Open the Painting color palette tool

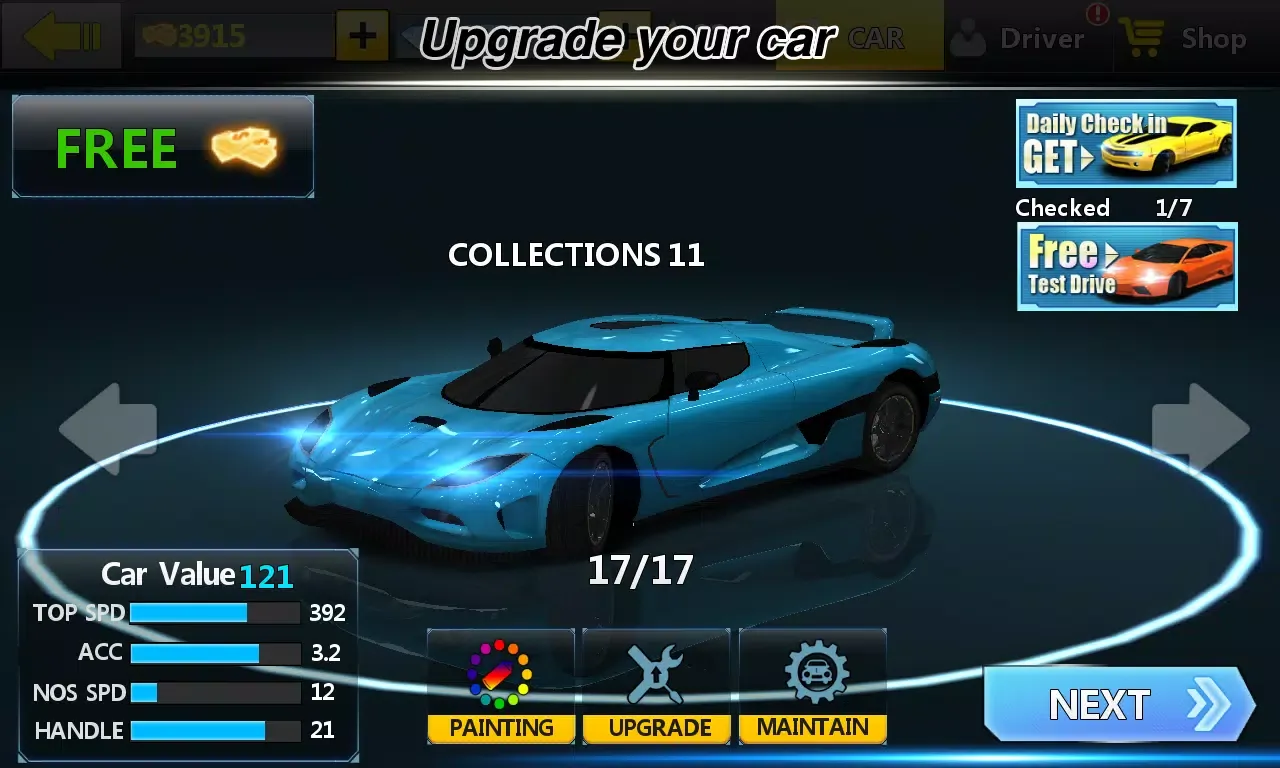(x=499, y=686)
